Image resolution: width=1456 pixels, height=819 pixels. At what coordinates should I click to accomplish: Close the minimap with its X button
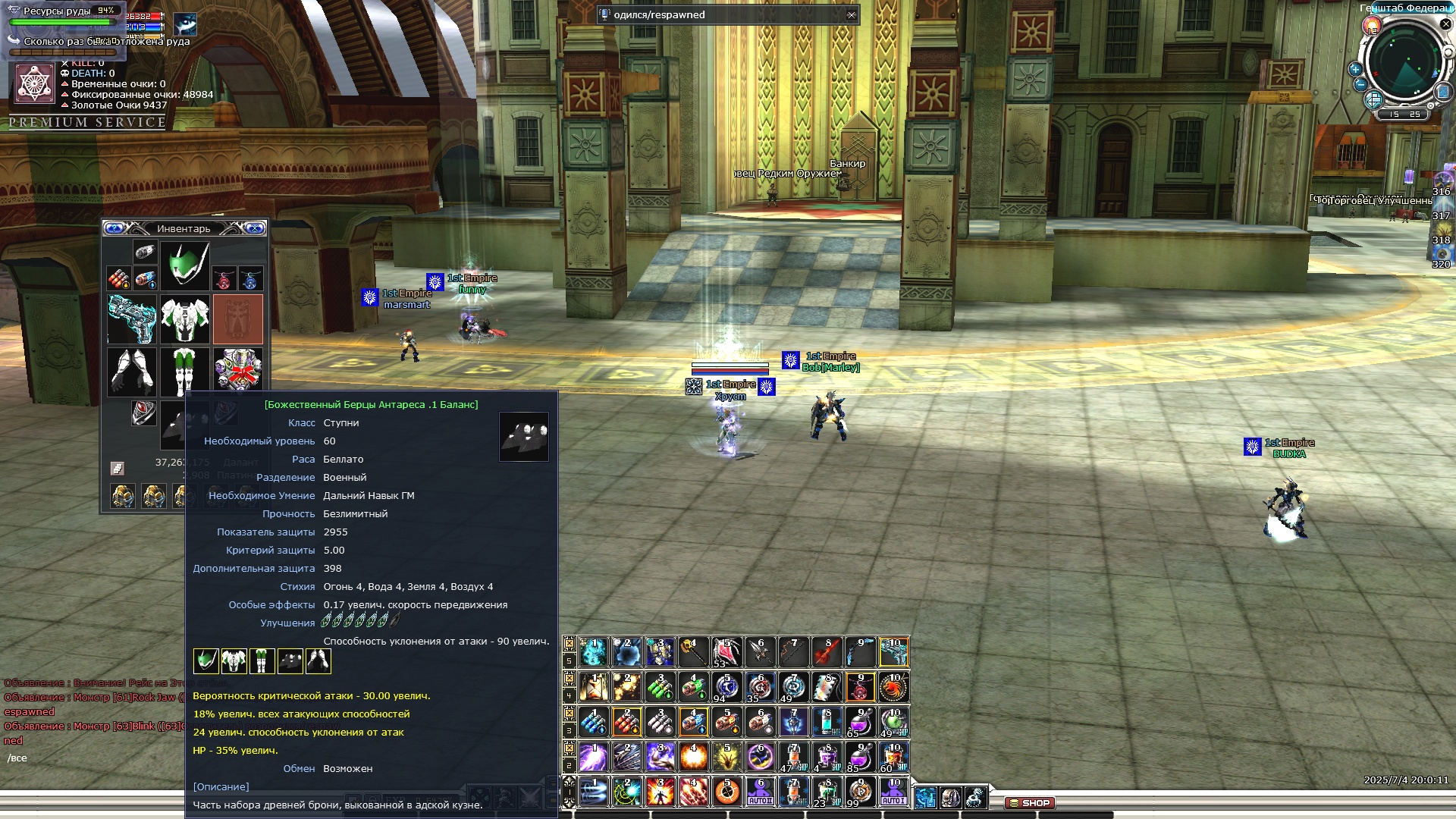[x=1445, y=24]
